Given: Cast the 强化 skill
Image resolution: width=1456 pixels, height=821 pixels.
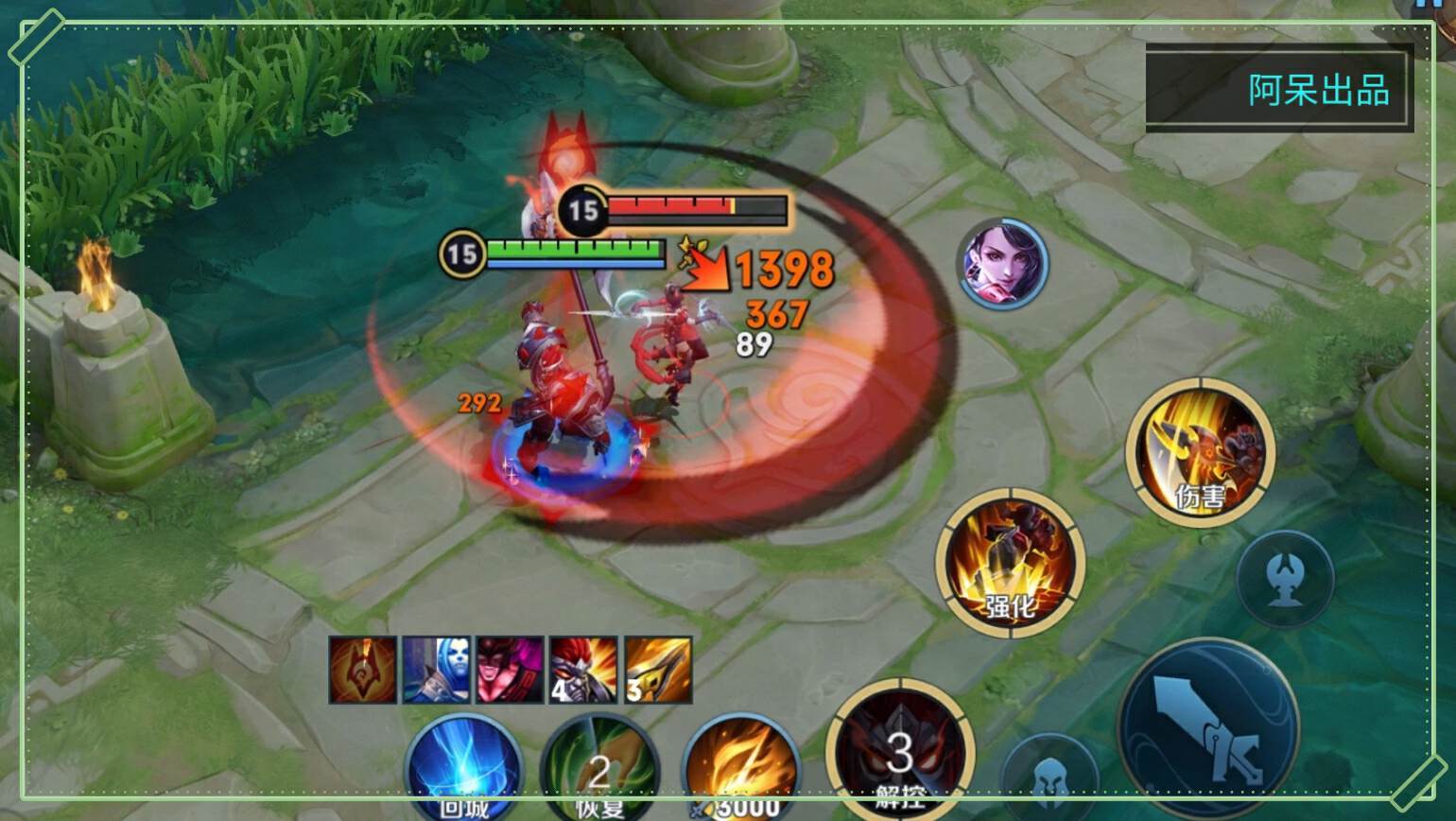Looking at the screenshot, I should tap(1010, 562).
